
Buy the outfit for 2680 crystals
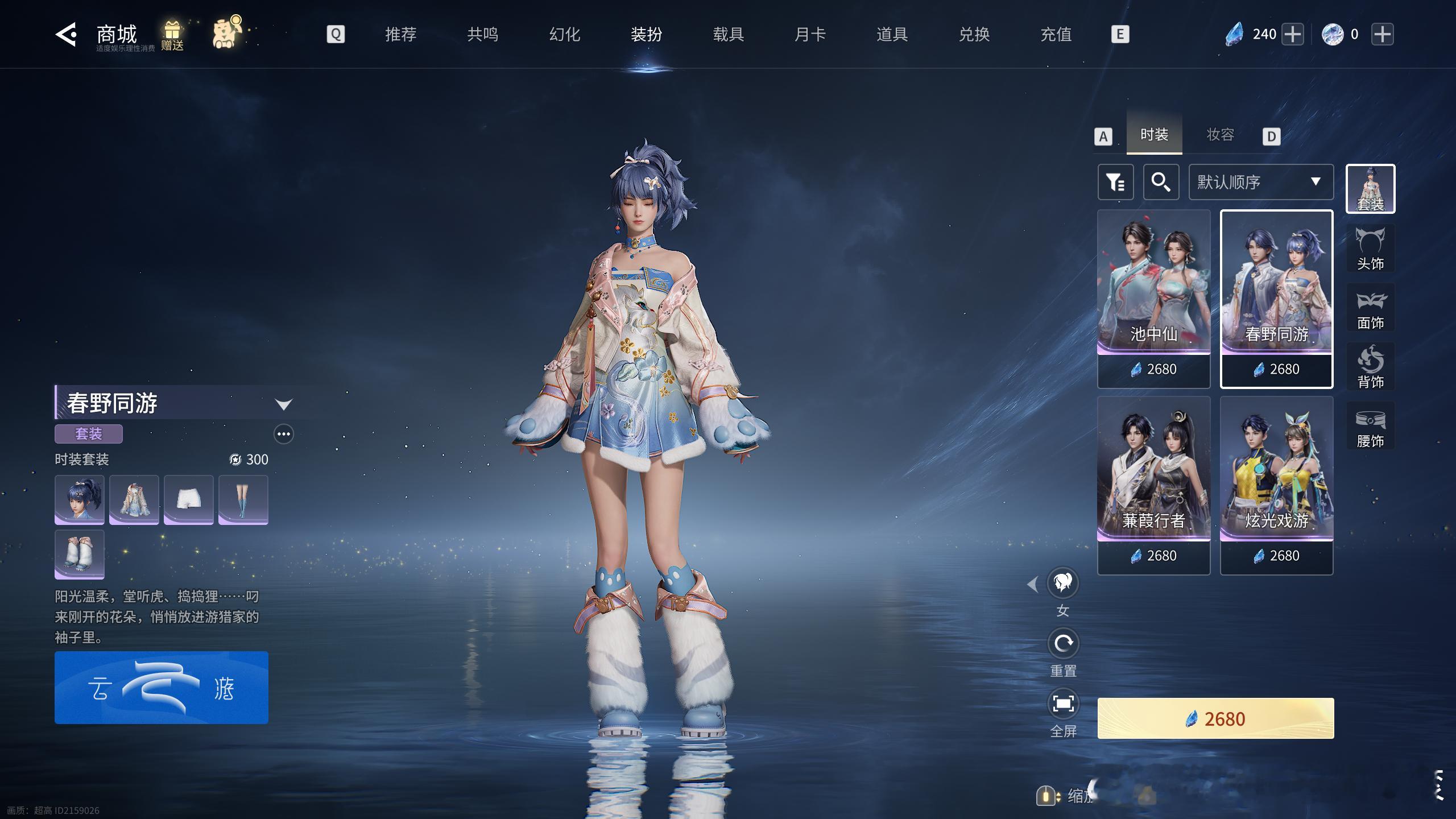(1215, 718)
